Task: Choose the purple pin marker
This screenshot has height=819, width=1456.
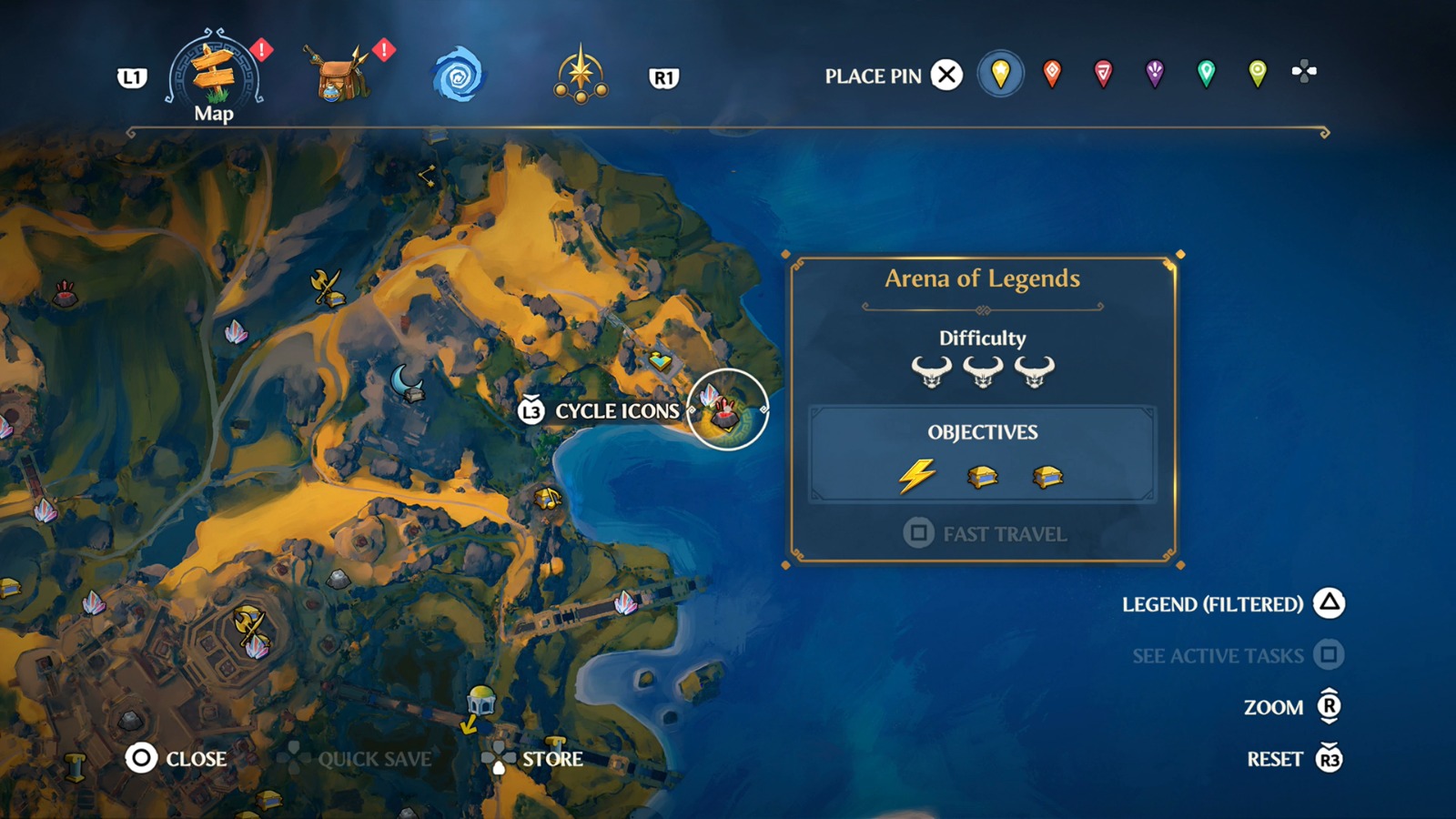Action: pyautogui.click(x=1155, y=72)
